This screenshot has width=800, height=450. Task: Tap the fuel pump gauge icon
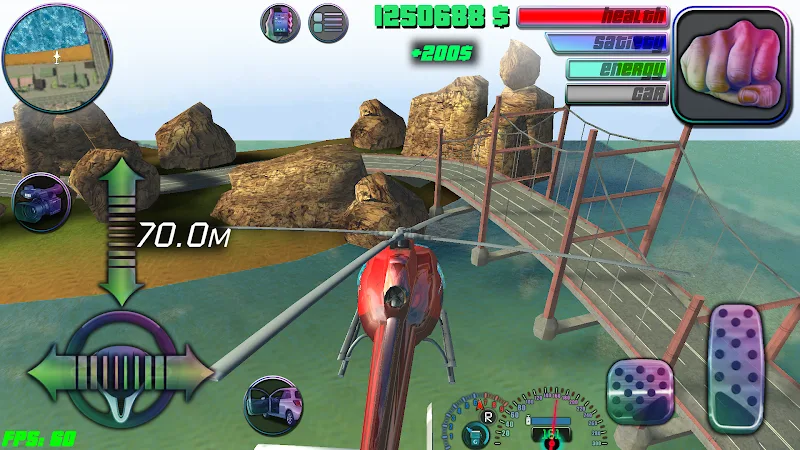[x=477, y=433]
